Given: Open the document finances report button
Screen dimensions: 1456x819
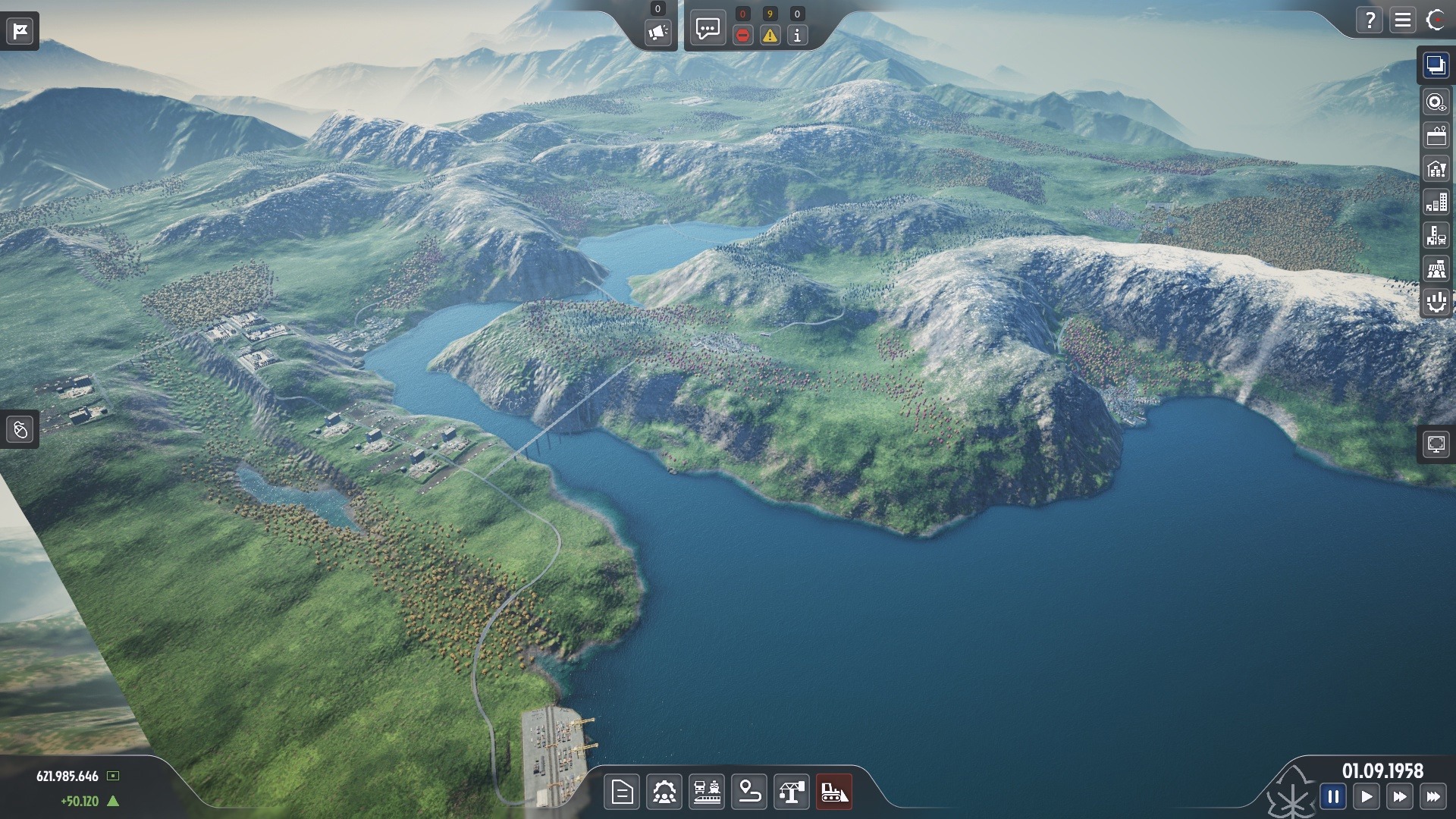Looking at the screenshot, I should 622,793.
